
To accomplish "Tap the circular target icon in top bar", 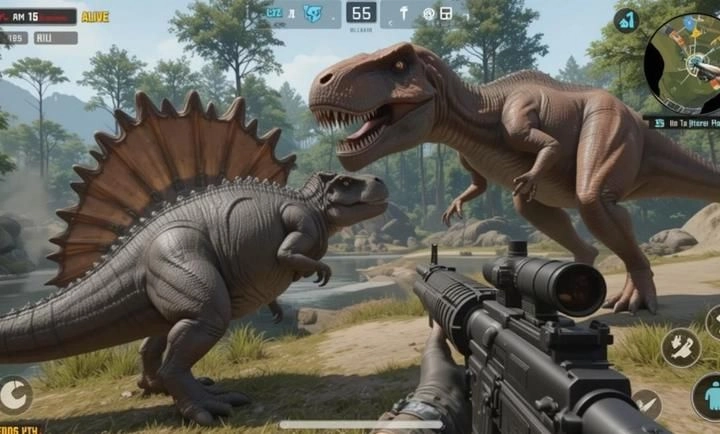I will click(428, 13).
